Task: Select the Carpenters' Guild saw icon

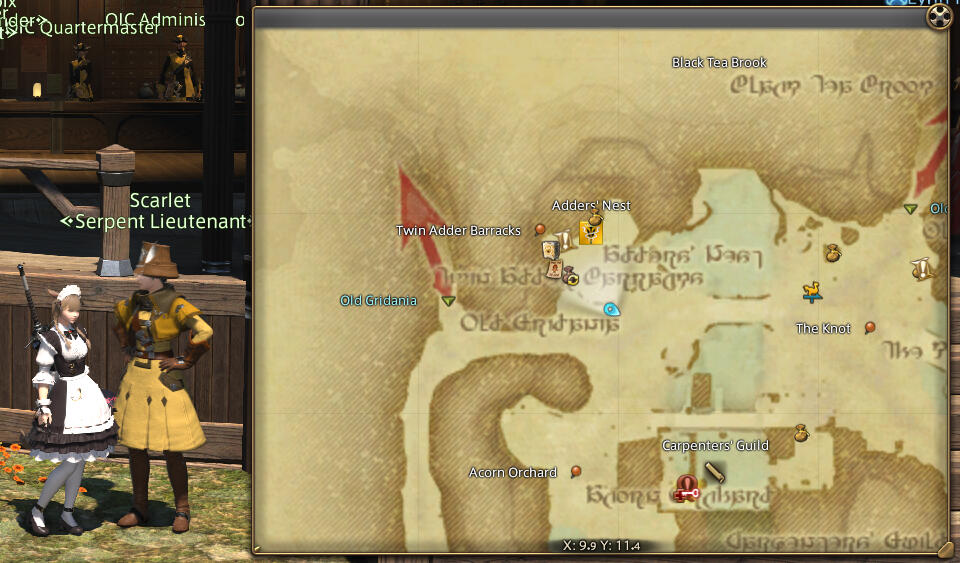Action: [714, 471]
